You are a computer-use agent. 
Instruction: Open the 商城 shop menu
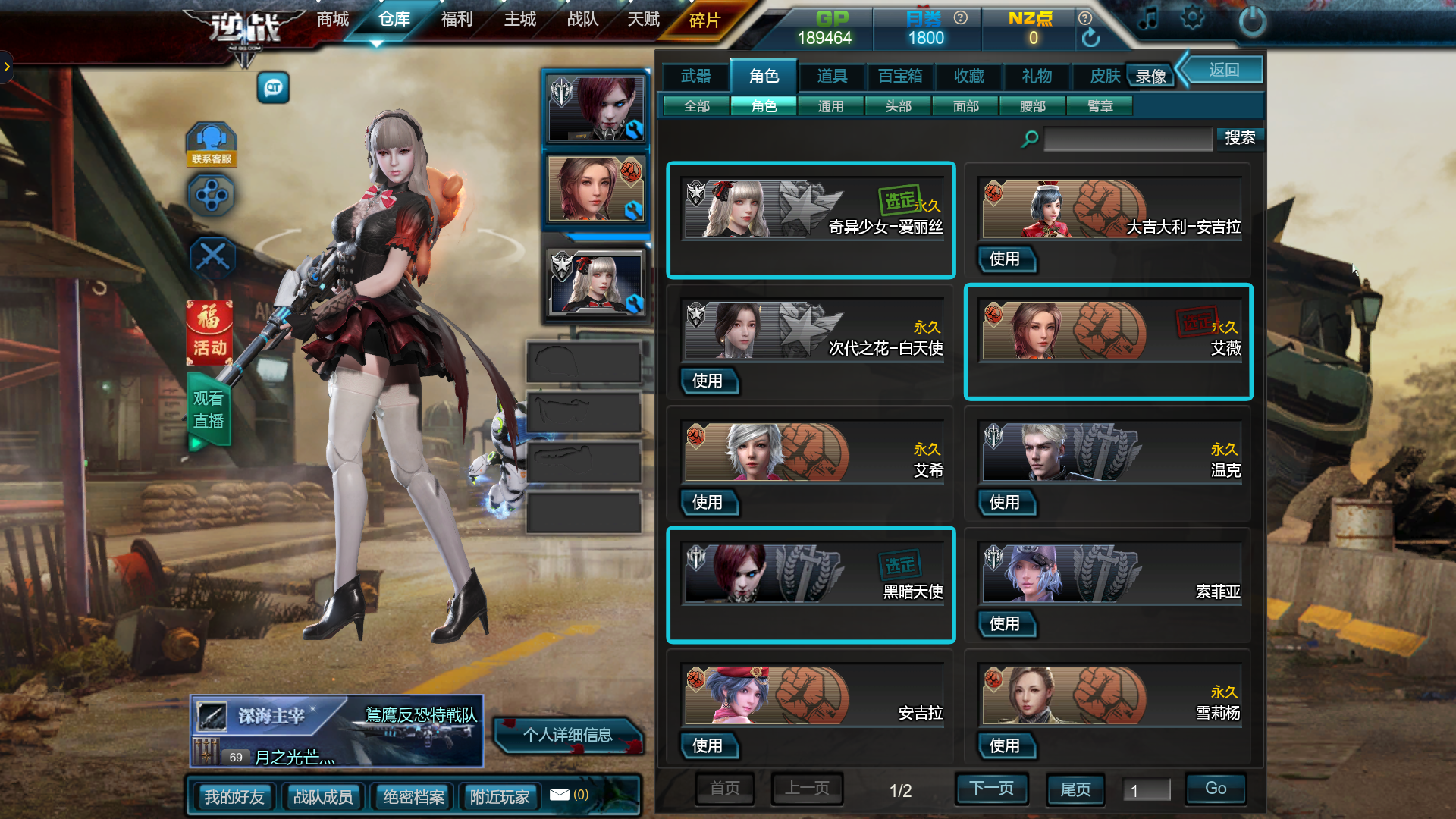[333, 19]
